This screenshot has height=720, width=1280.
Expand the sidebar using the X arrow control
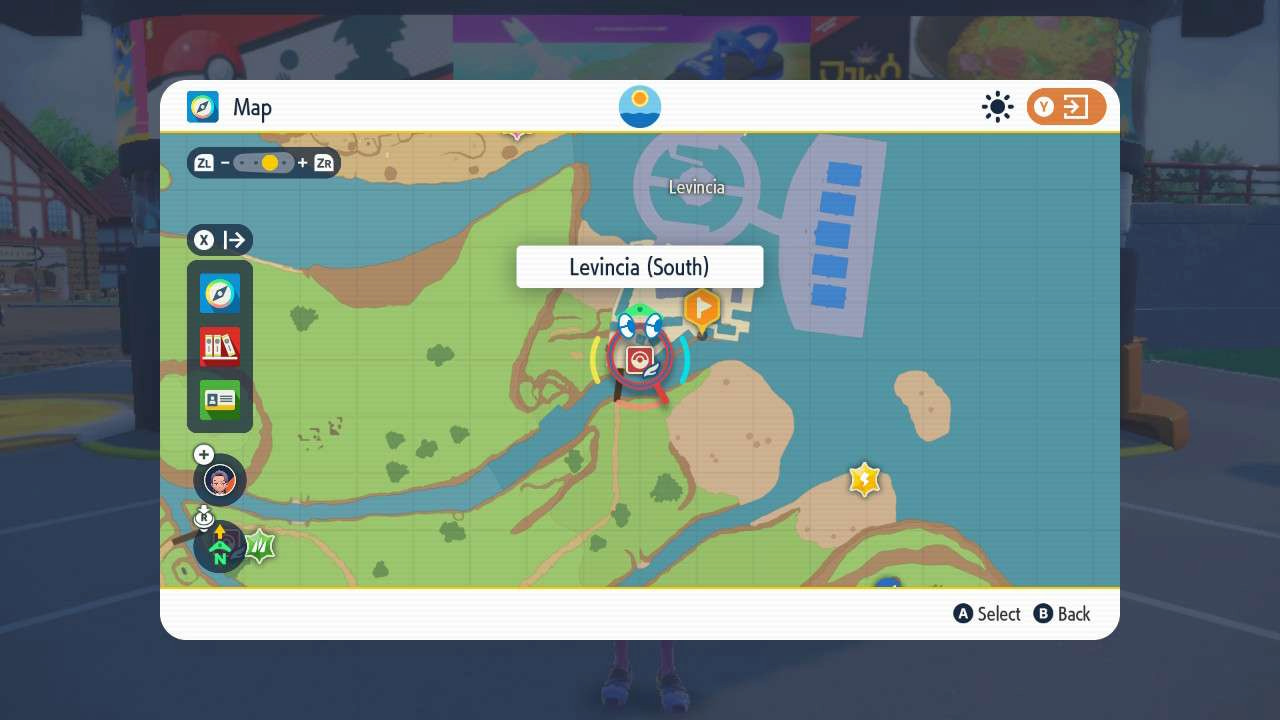[x=220, y=240]
